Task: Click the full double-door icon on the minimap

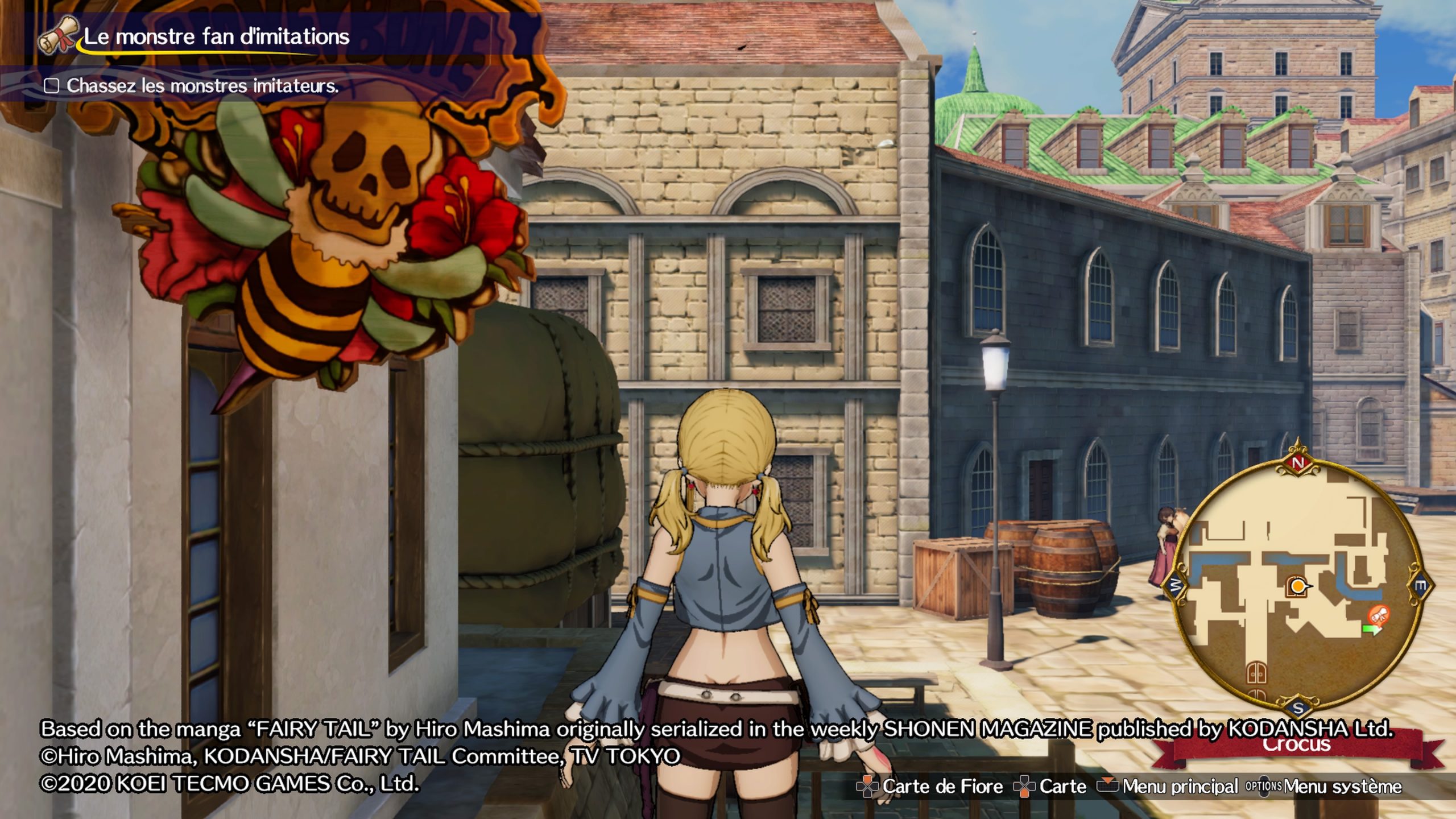Action: coord(1256,673)
